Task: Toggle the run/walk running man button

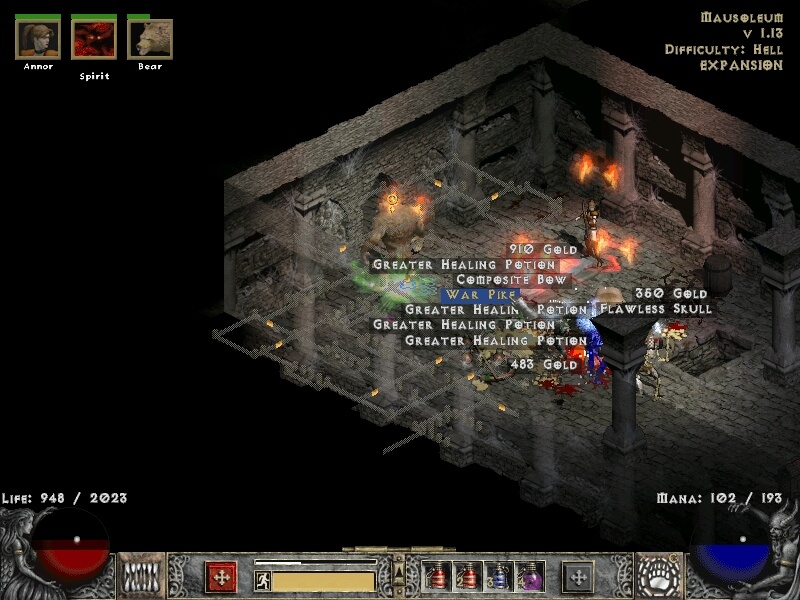Action: tap(263, 580)
